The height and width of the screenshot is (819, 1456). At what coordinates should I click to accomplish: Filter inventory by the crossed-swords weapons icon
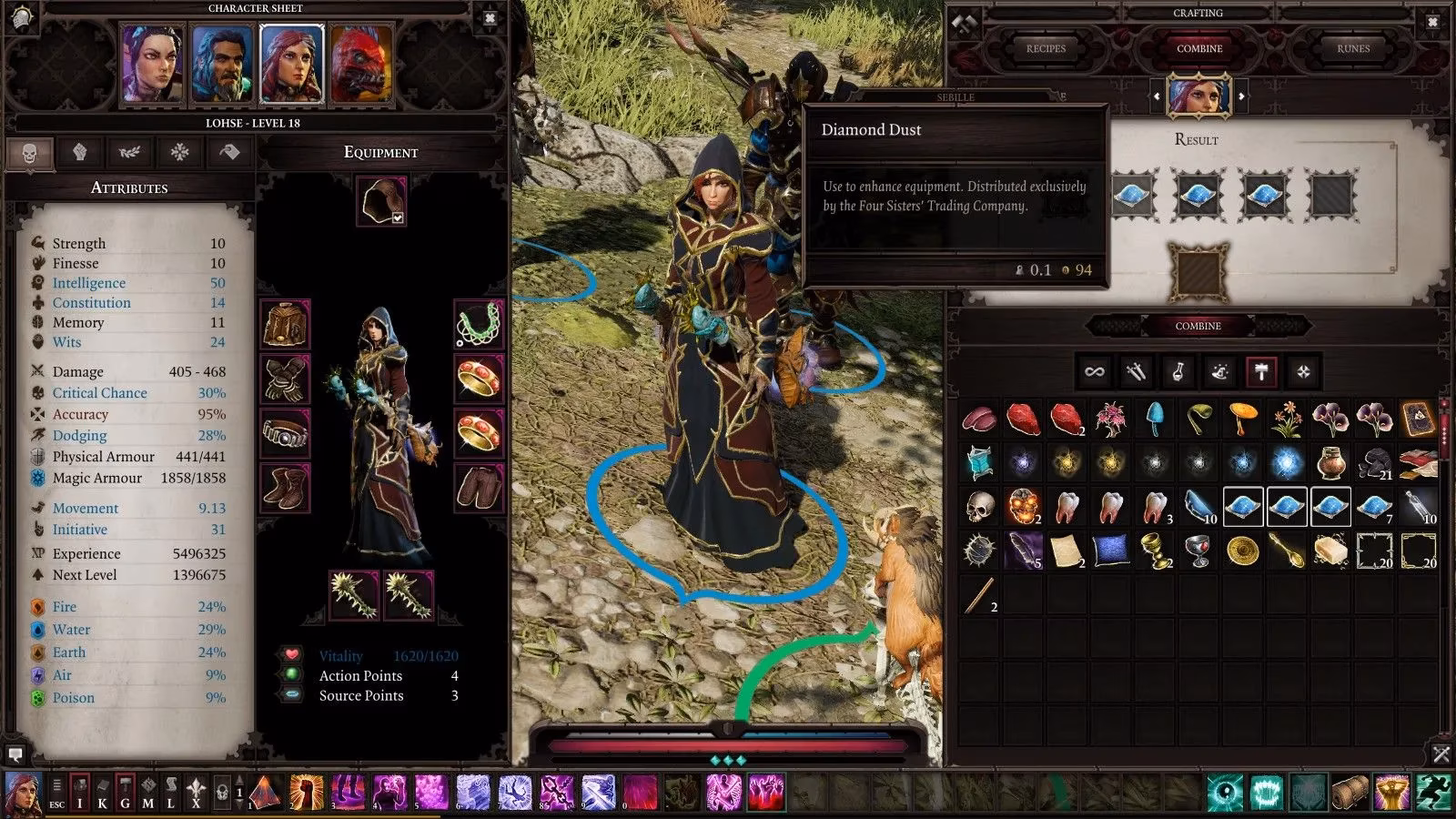click(1135, 371)
